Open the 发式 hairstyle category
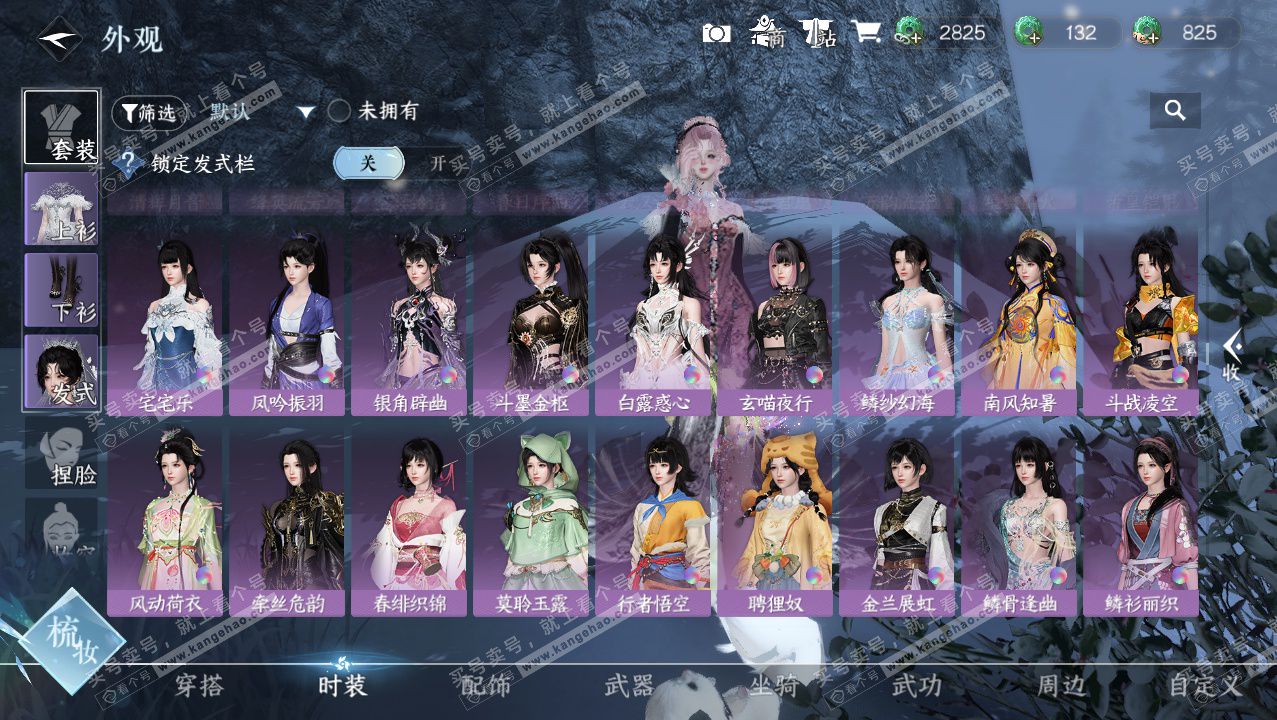The image size is (1277, 720). (x=62, y=372)
